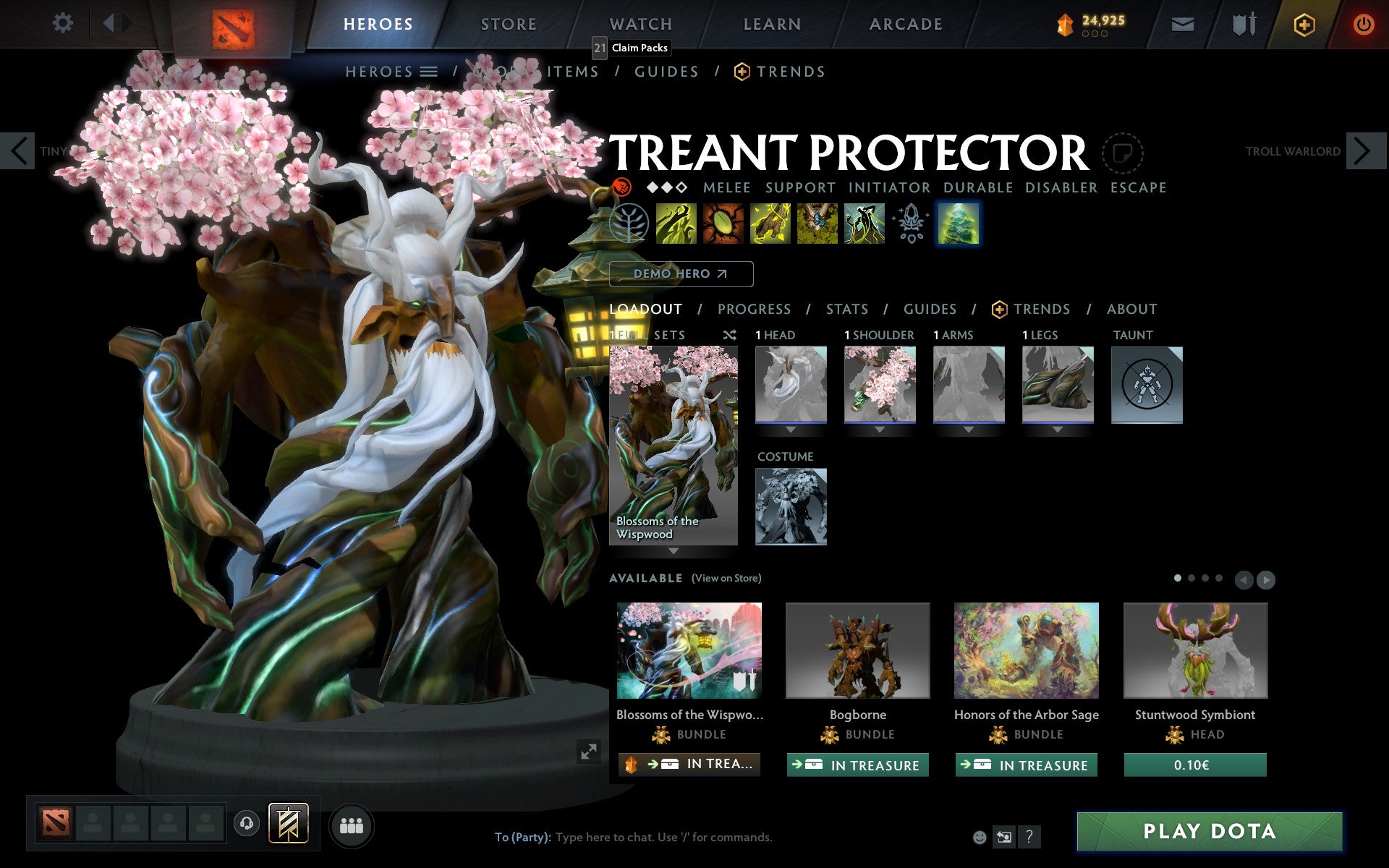Select the Nature's Grasp ability icon
1389x868 pixels.
coord(676,225)
